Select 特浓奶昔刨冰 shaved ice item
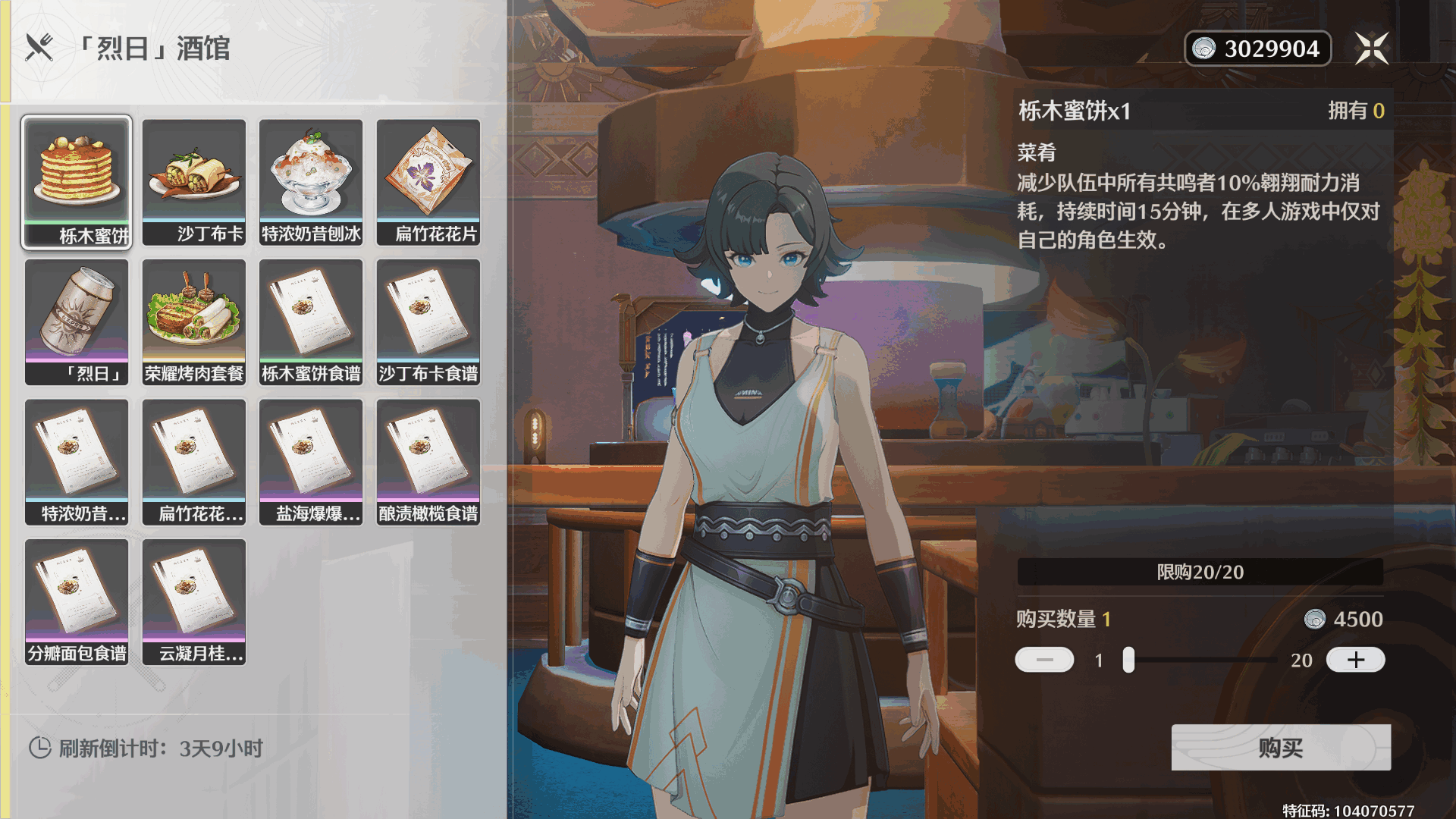This screenshot has height=819, width=1456. pyautogui.click(x=311, y=182)
